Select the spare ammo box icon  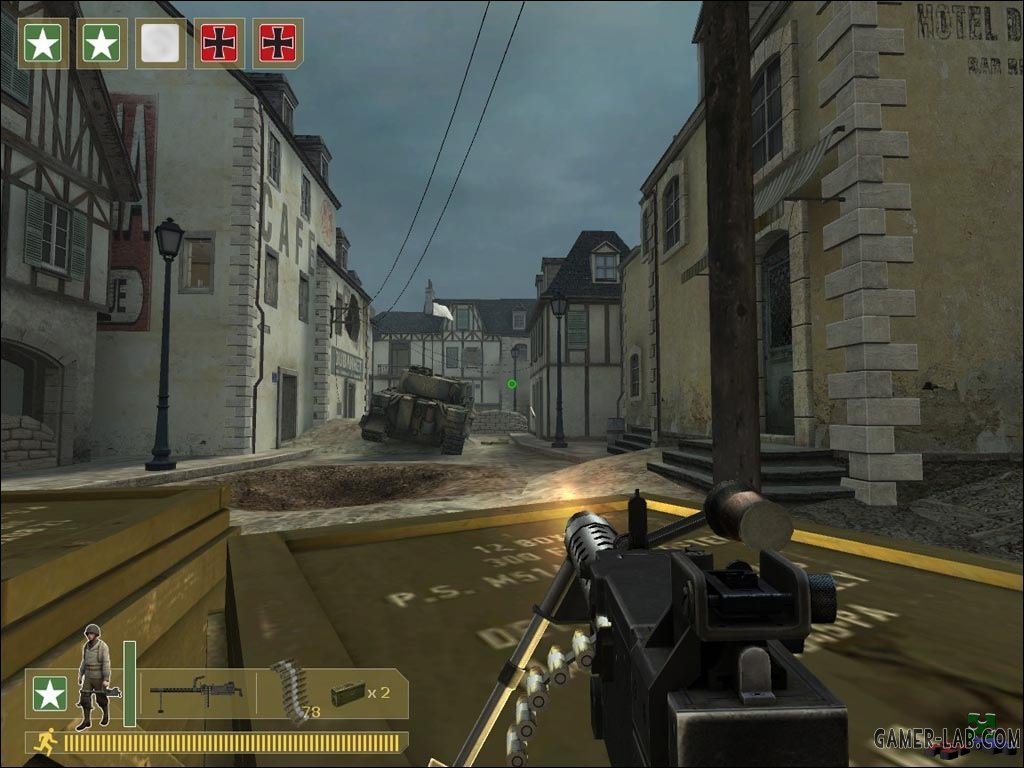point(346,692)
